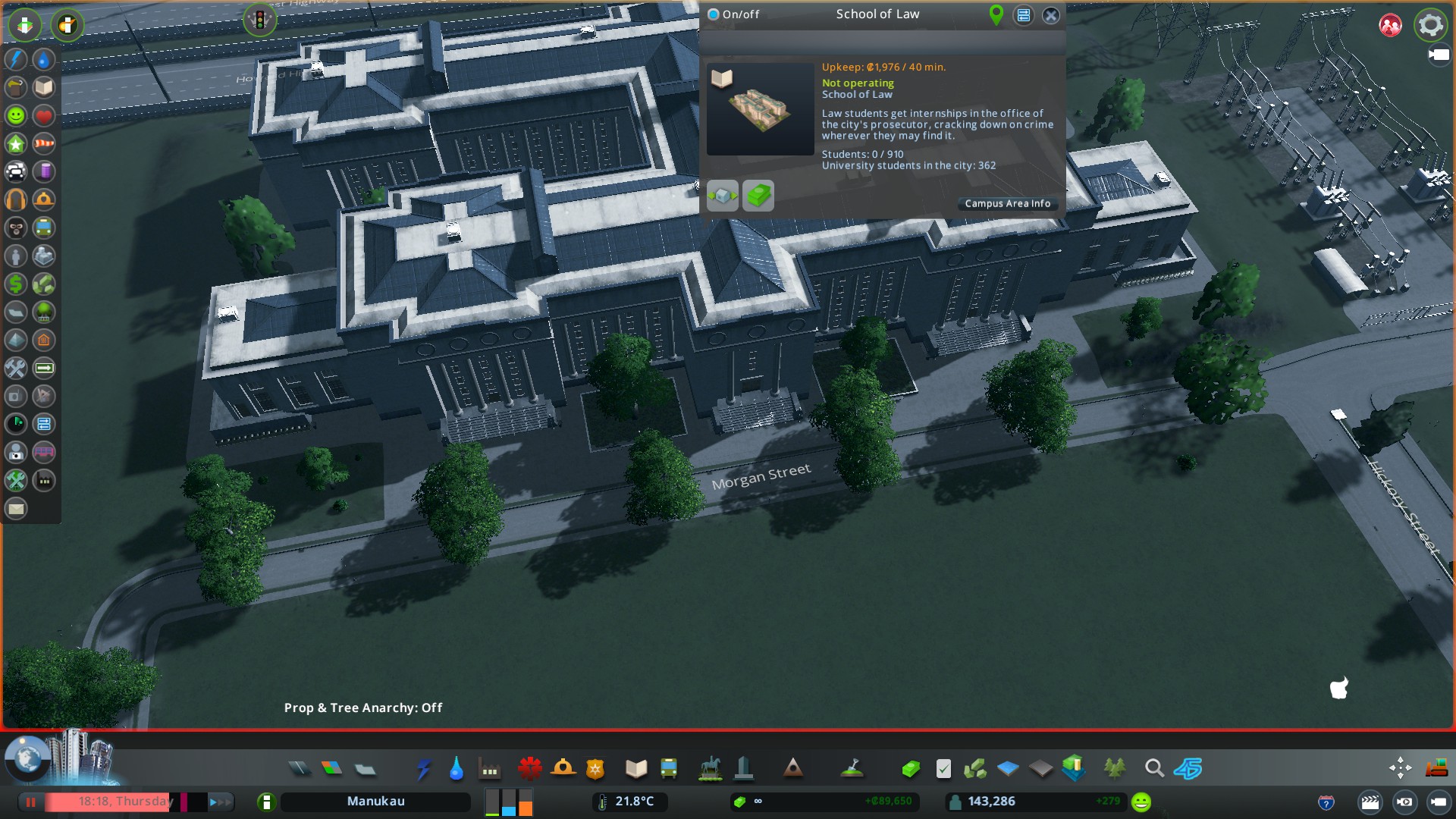Activate the bulldozer tool
The width and height of the screenshot is (1456, 819).
point(1436,768)
